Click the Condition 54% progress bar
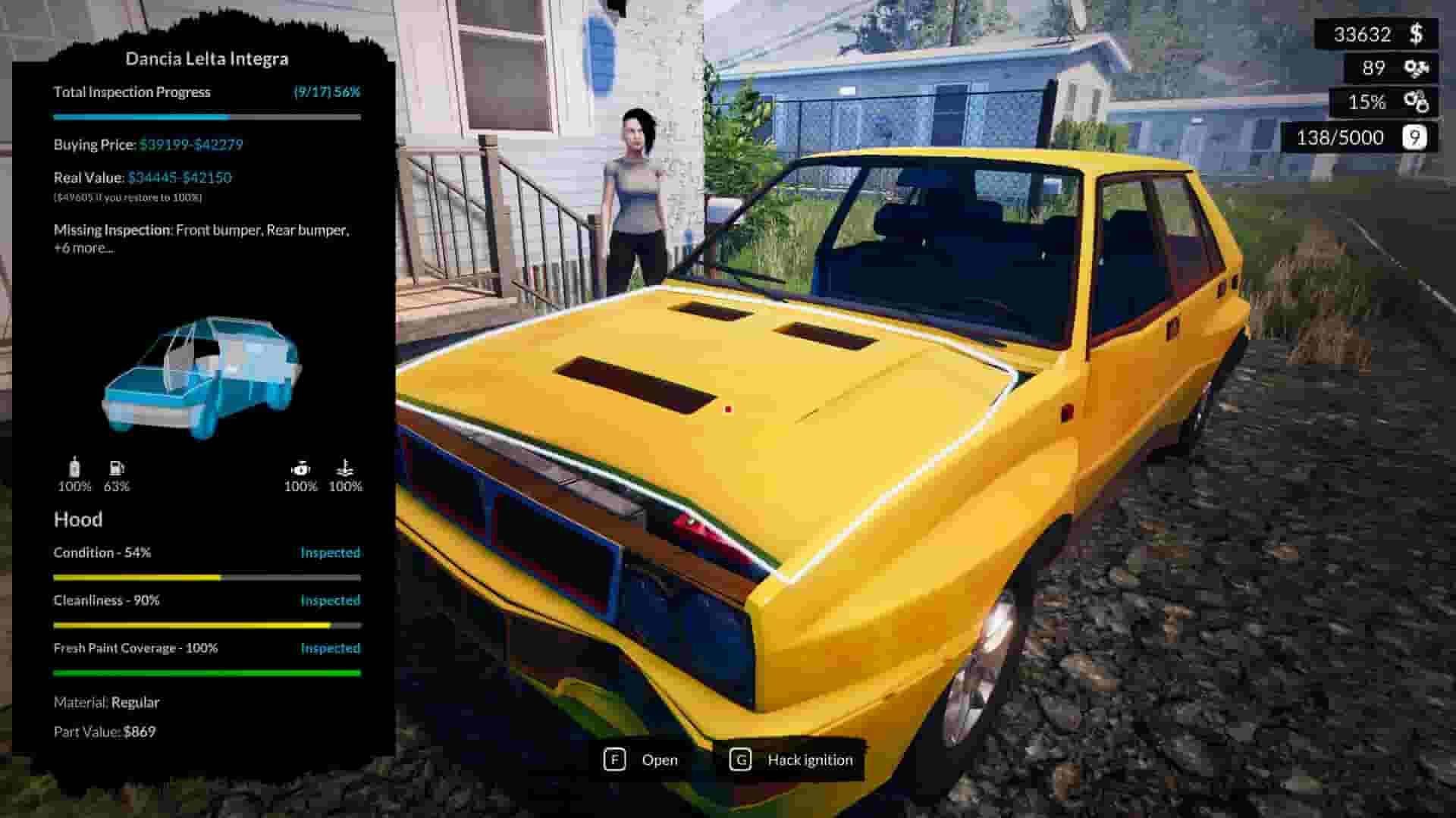 (x=205, y=577)
